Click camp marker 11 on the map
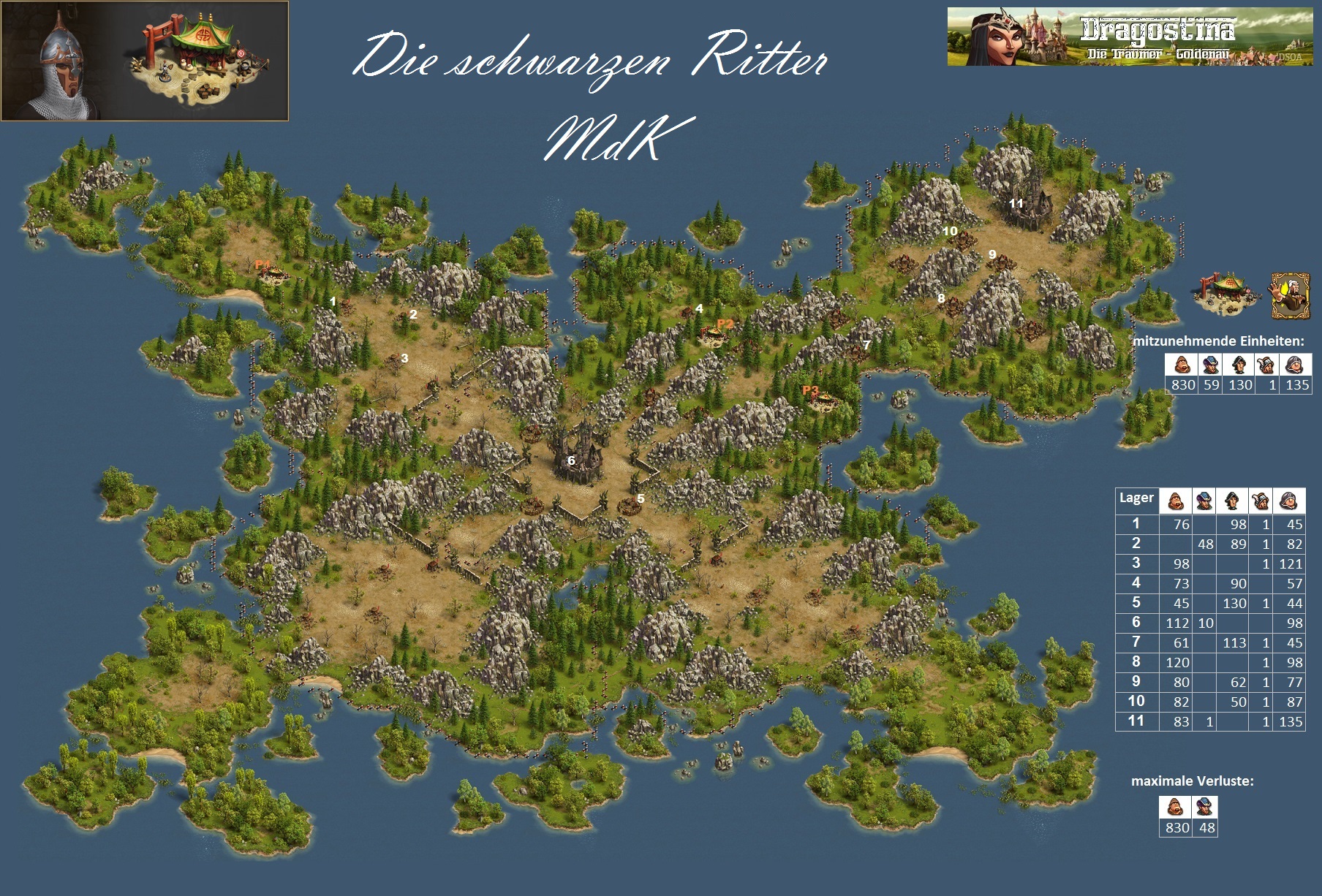The image size is (1322, 896). 1016,203
